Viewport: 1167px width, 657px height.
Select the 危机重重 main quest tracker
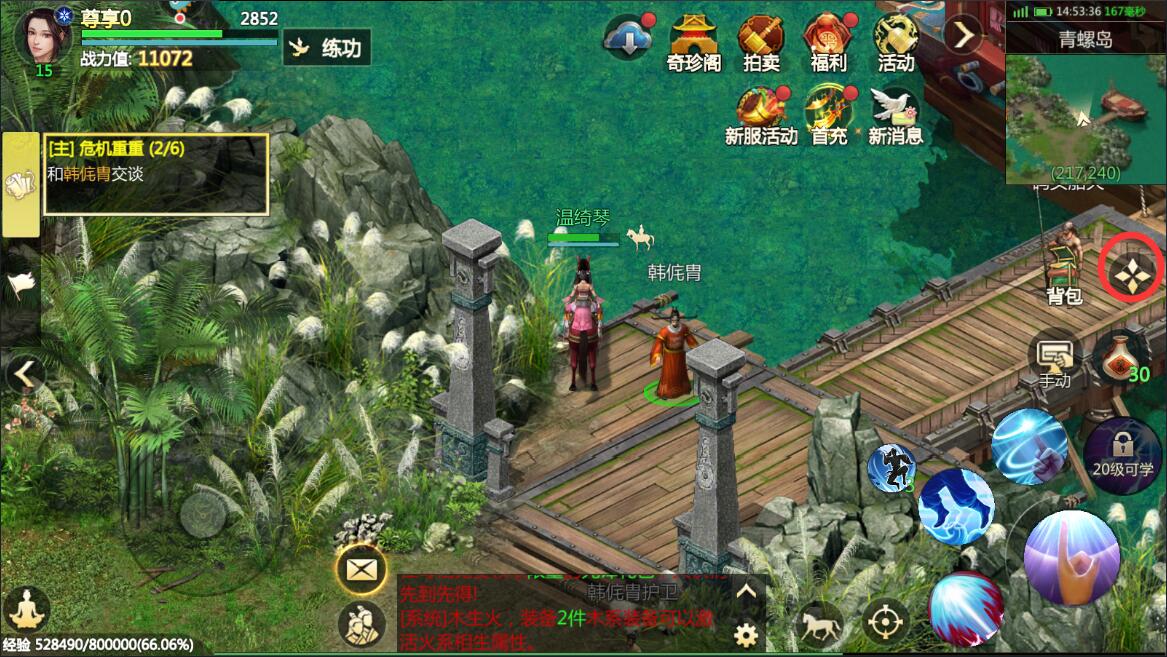click(156, 174)
